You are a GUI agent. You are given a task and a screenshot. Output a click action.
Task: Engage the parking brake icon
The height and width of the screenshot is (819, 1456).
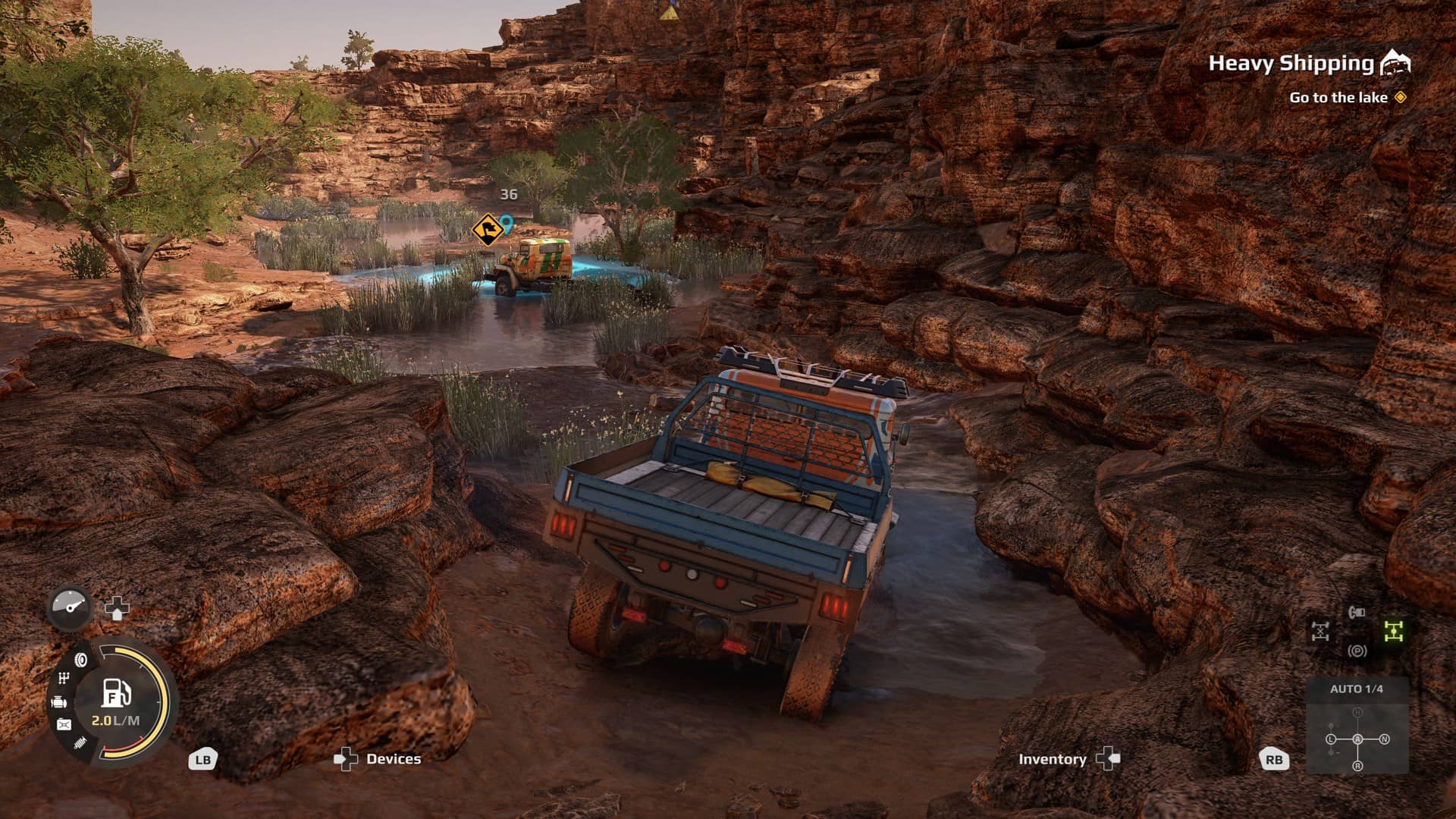tap(1357, 651)
